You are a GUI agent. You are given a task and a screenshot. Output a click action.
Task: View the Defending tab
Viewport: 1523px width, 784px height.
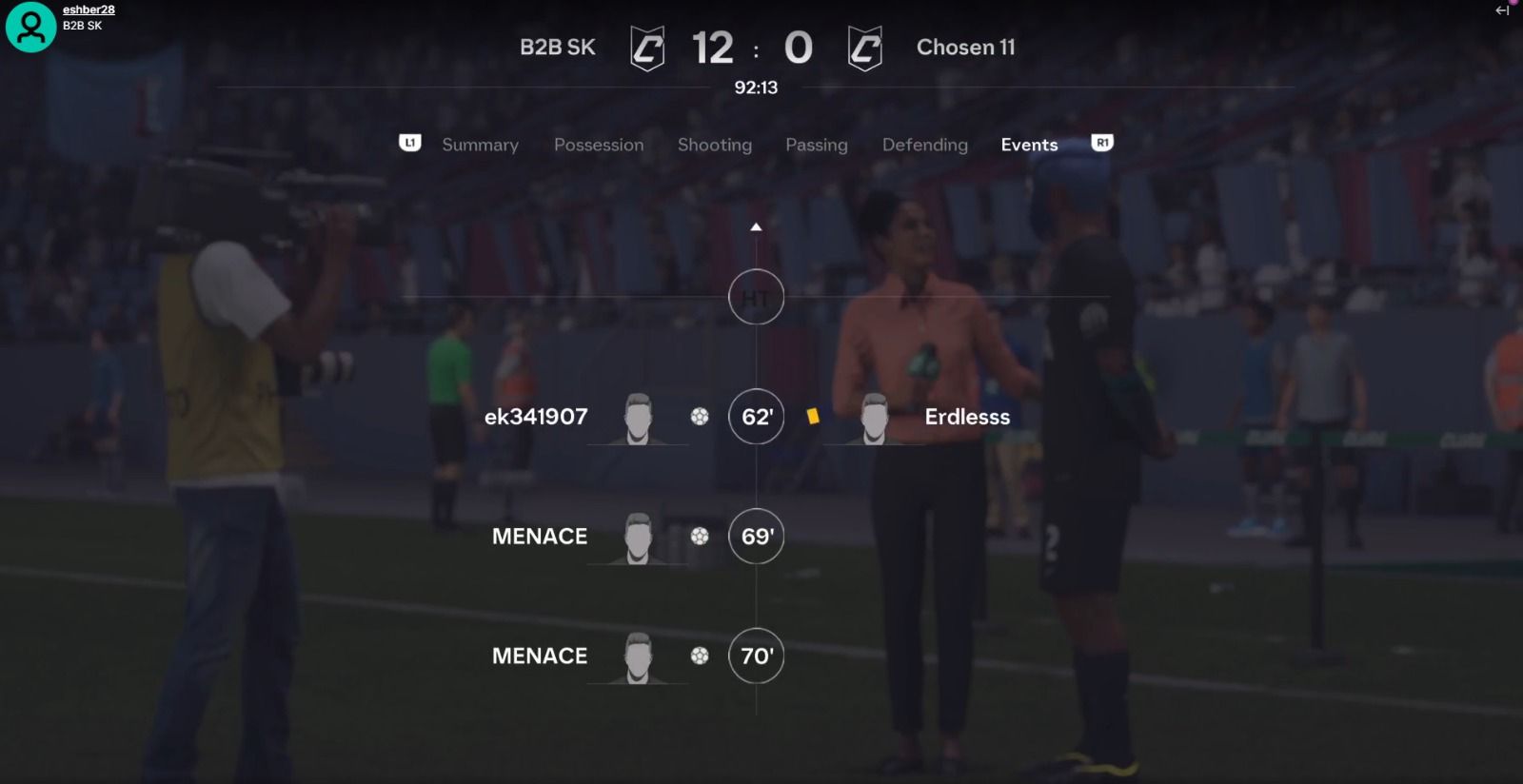(x=924, y=145)
